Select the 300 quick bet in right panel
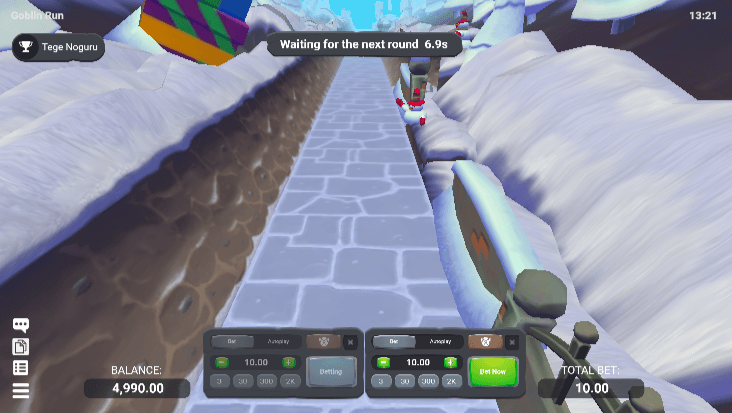Viewport: 732px width, 413px height. (428, 381)
